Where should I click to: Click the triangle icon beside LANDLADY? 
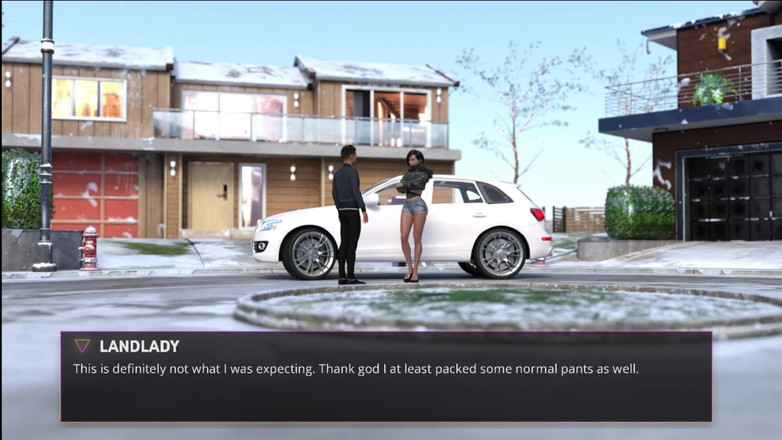(82, 346)
